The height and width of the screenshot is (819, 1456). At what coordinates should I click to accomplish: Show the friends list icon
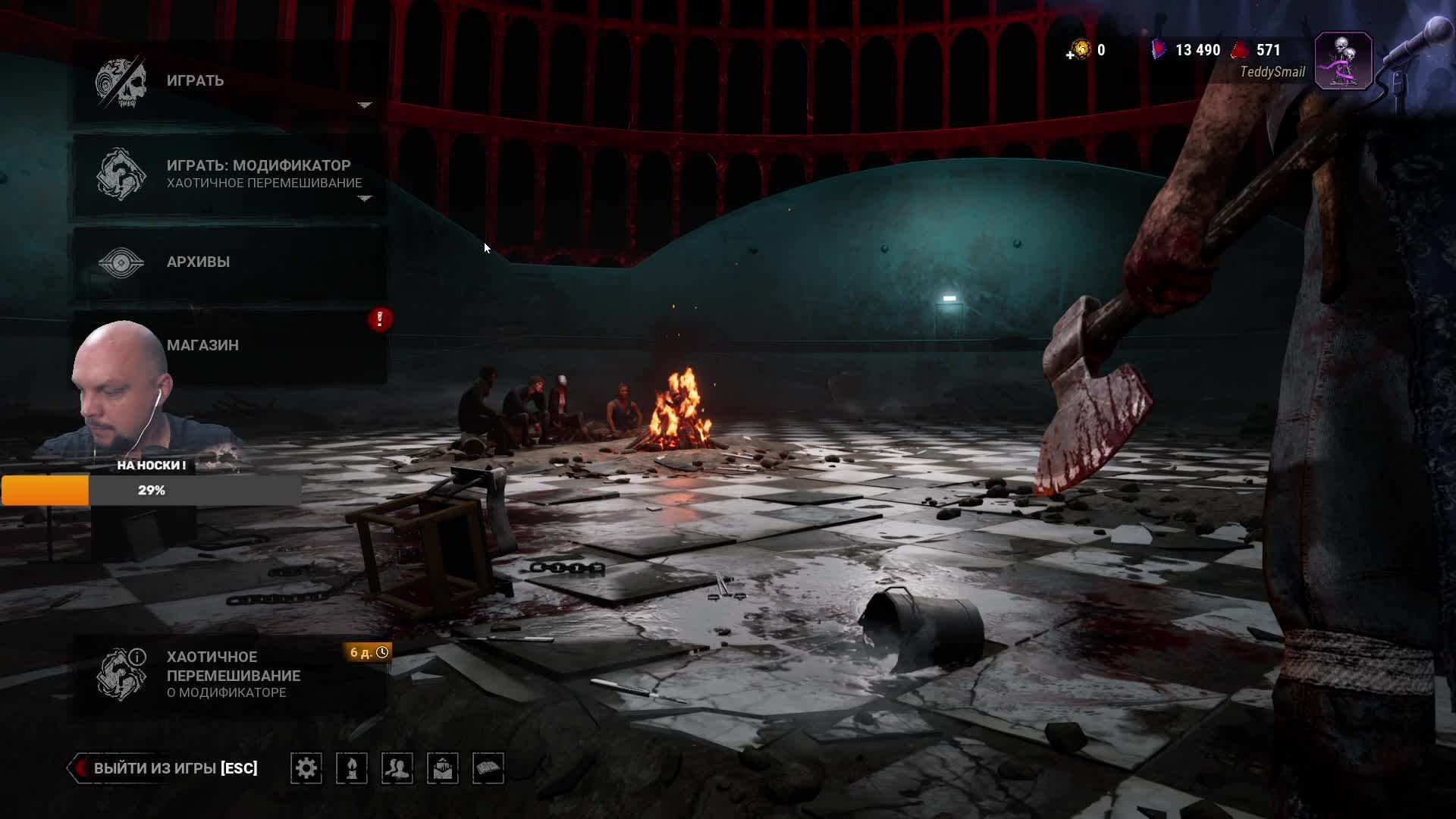(397, 768)
